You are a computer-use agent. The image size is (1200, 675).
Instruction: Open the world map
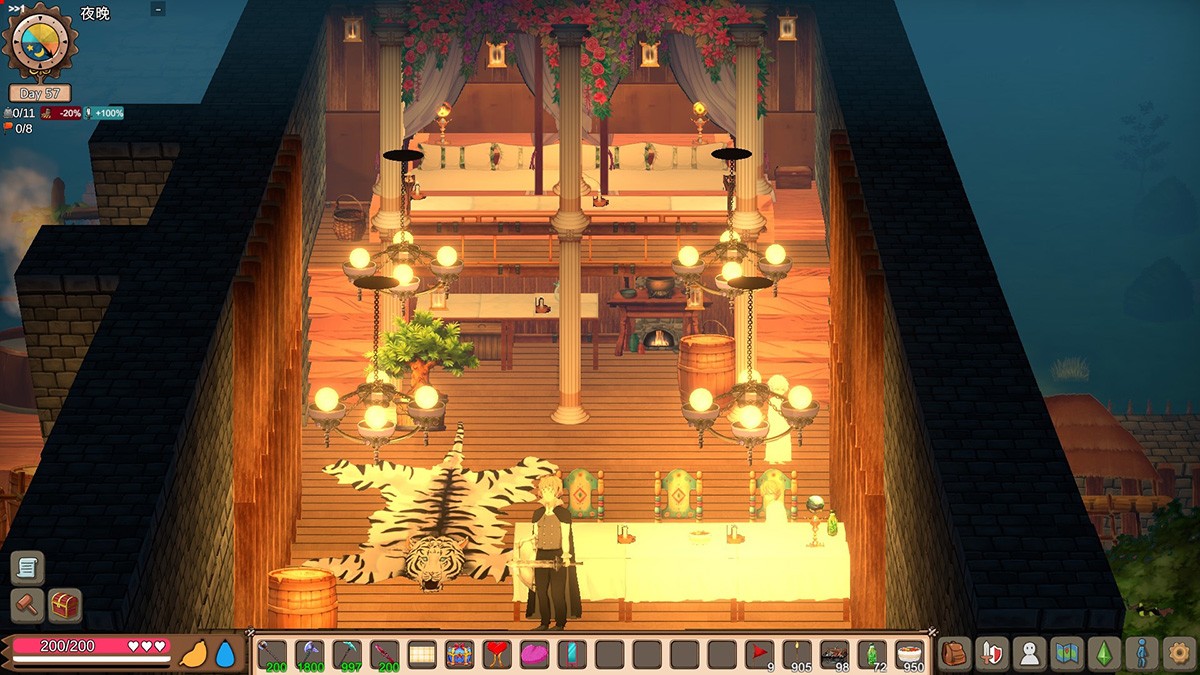(x=1066, y=654)
